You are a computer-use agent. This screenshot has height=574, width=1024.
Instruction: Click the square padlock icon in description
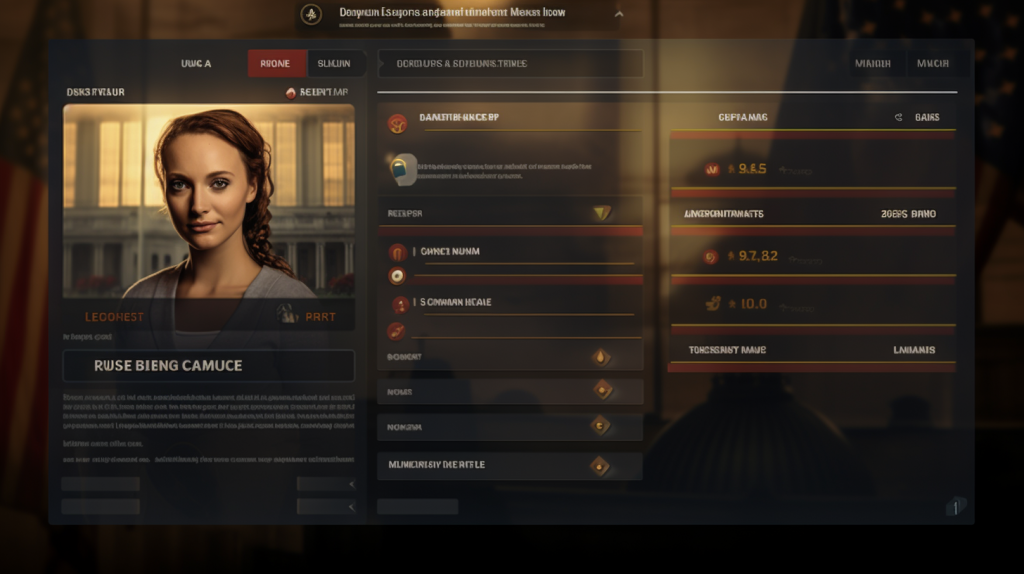point(401,169)
